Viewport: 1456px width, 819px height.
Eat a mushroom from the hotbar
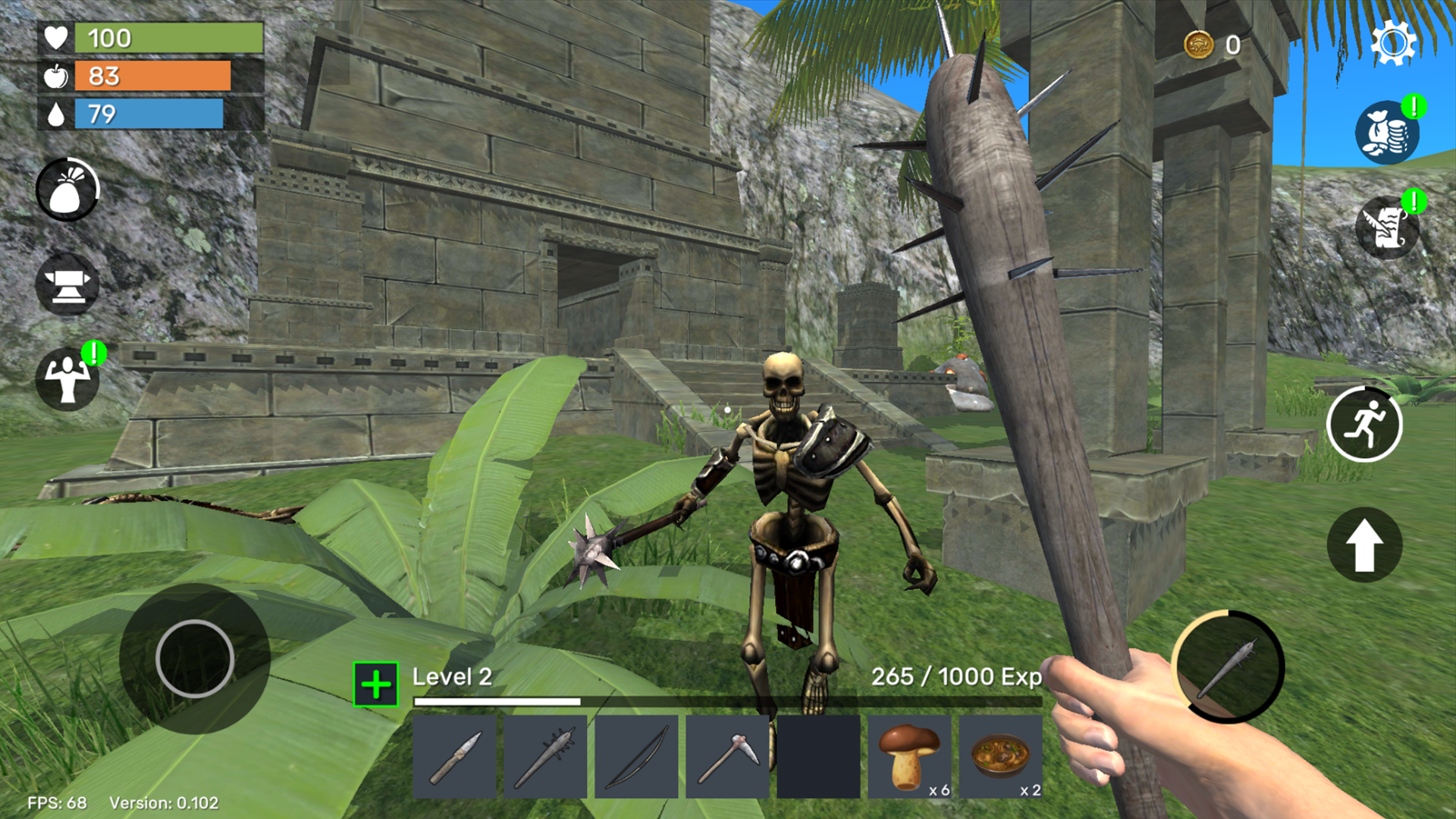click(x=908, y=756)
